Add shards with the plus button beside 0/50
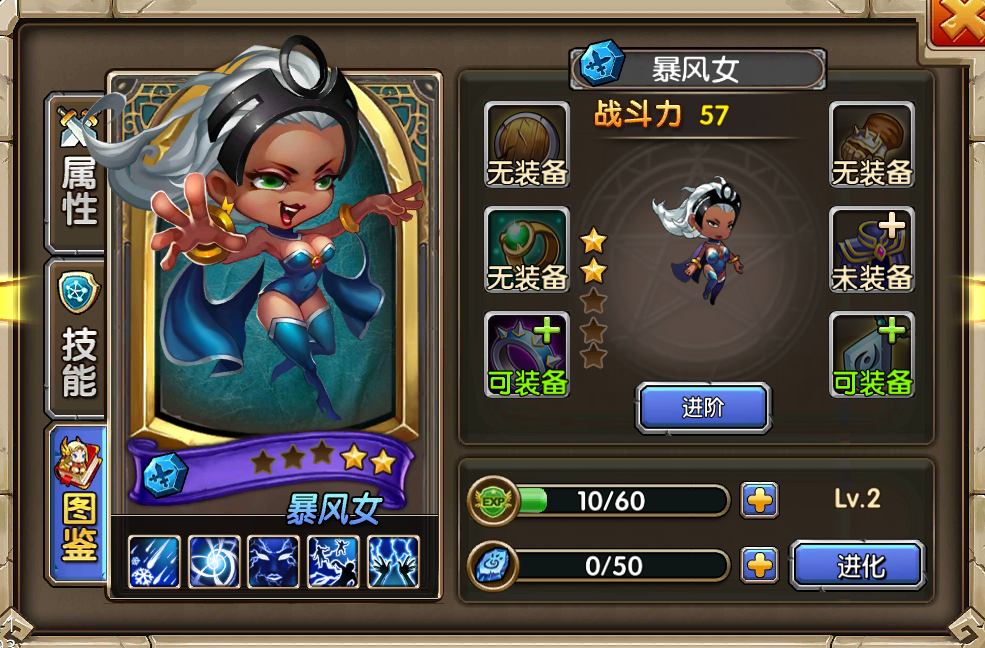Viewport: 985px width, 648px height. (x=759, y=566)
